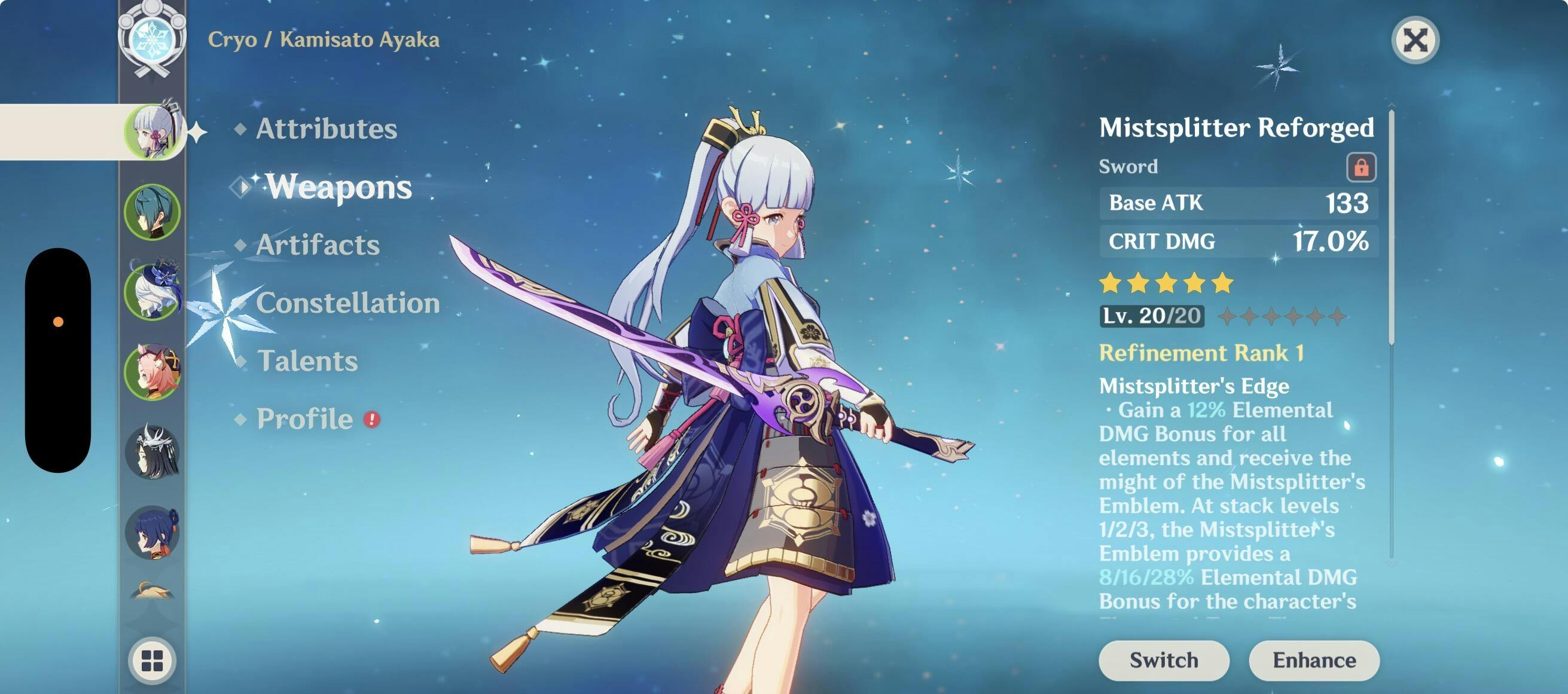Show the Talents page
The image size is (1568, 694).
click(307, 360)
